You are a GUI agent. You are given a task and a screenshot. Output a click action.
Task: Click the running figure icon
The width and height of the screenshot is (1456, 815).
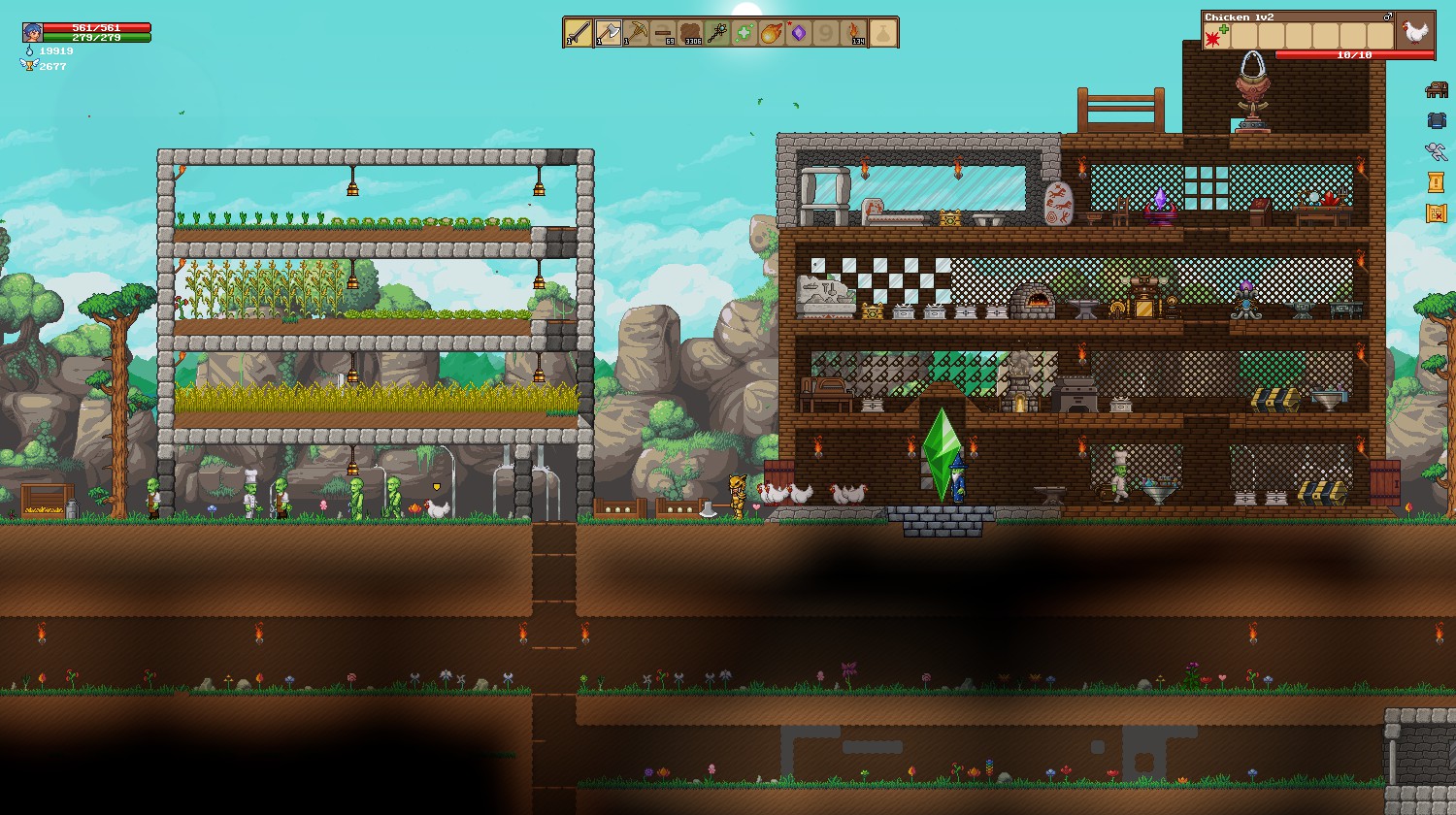click(x=1436, y=151)
